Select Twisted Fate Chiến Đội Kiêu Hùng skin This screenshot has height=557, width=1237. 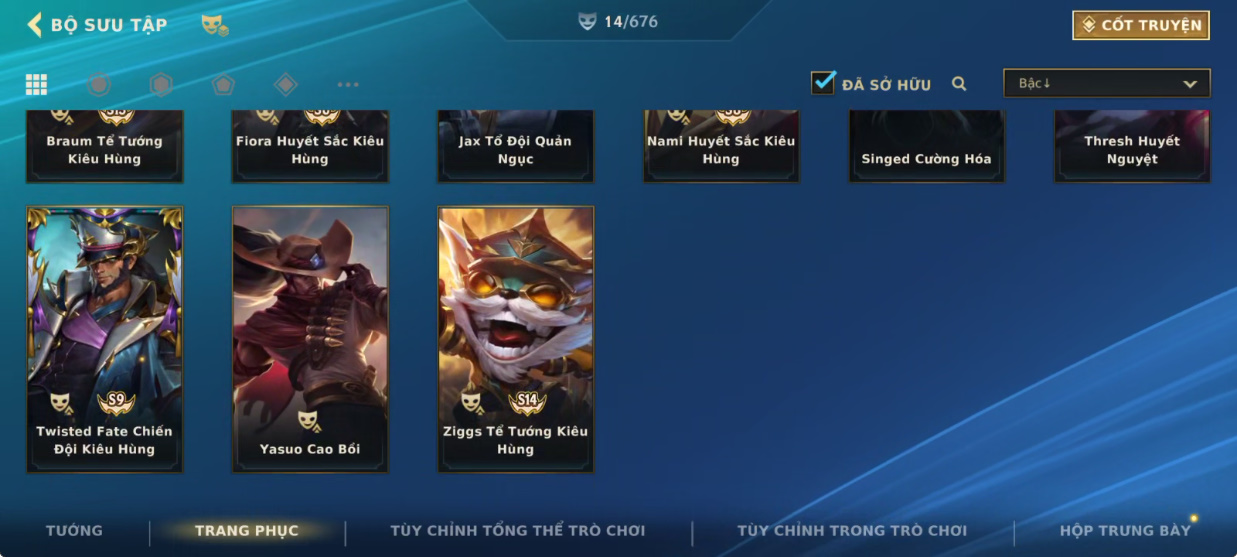click(x=105, y=339)
